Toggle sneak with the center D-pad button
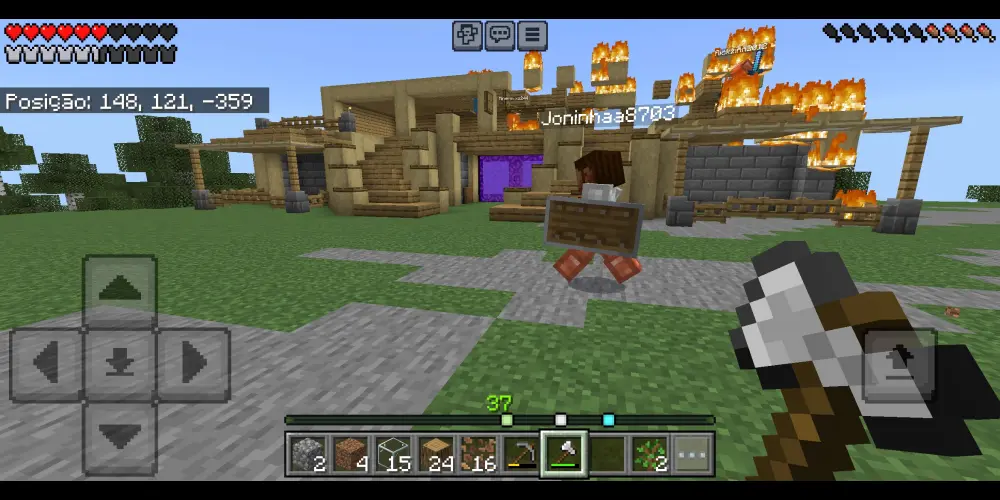Image resolution: width=1000 pixels, height=500 pixels. (120, 362)
